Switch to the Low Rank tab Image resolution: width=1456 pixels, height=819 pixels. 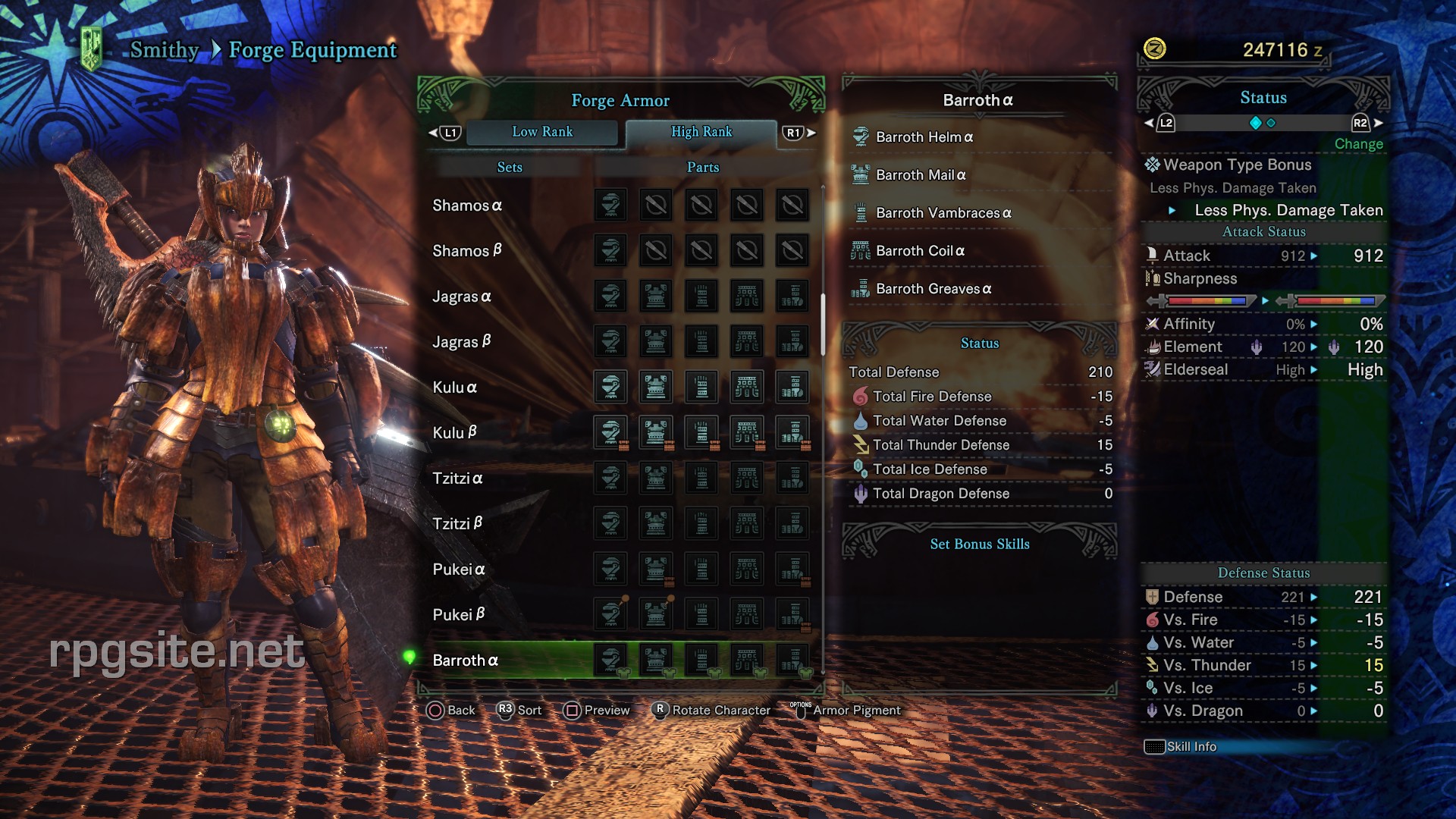click(542, 132)
